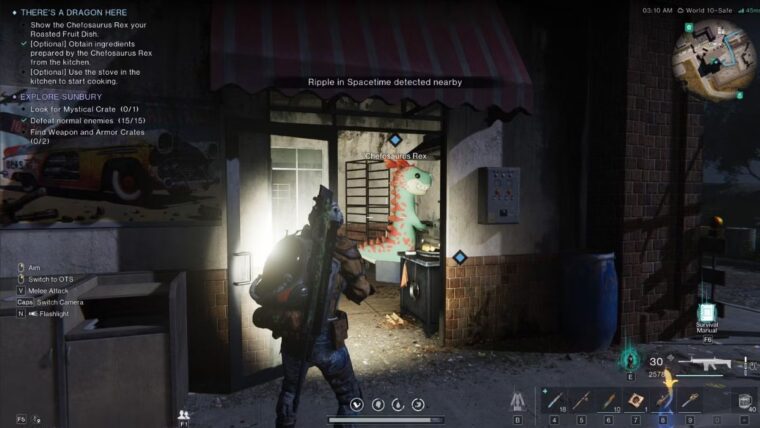The image size is (760, 428).
Task: Activate the glowing teal deviation ability icon
Action: point(631,359)
